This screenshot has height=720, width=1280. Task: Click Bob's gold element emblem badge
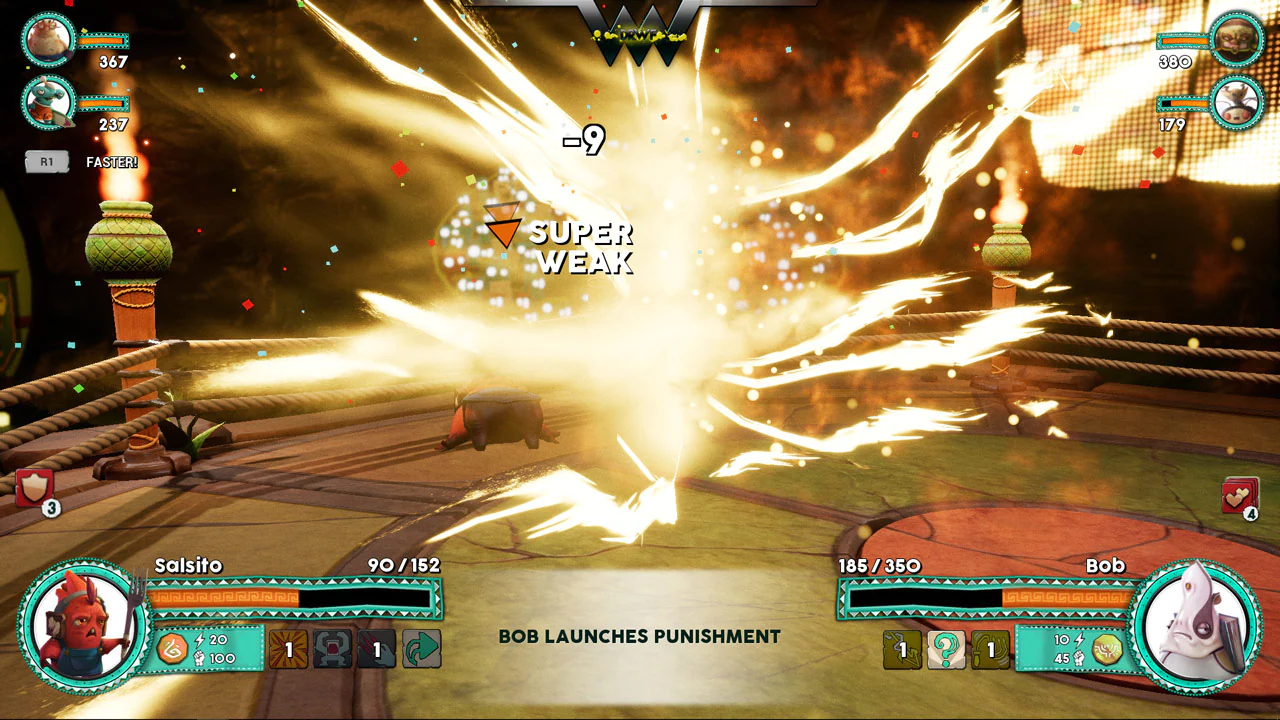[1105, 650]
